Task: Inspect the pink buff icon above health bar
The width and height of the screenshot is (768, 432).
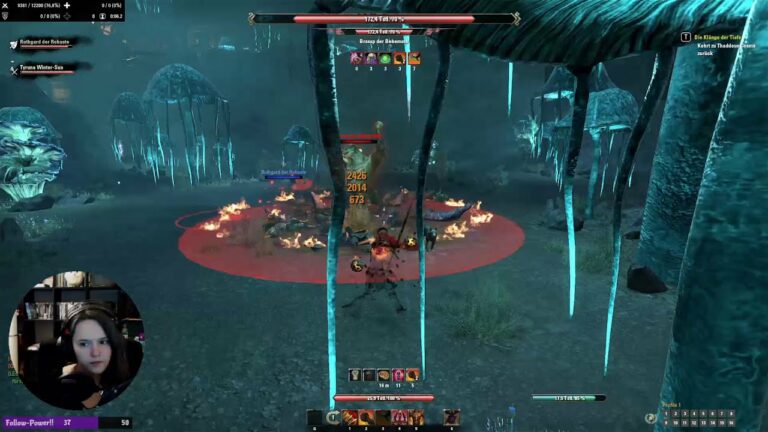Action: coord(398,375)
